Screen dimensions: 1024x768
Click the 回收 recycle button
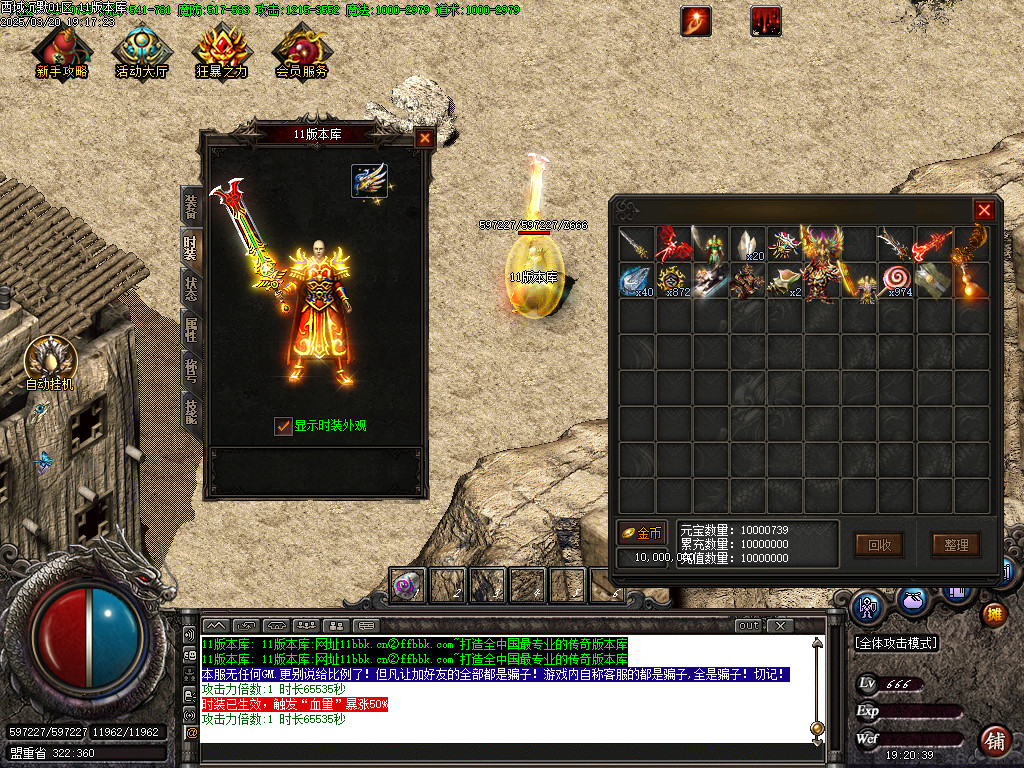pos(879,545)
